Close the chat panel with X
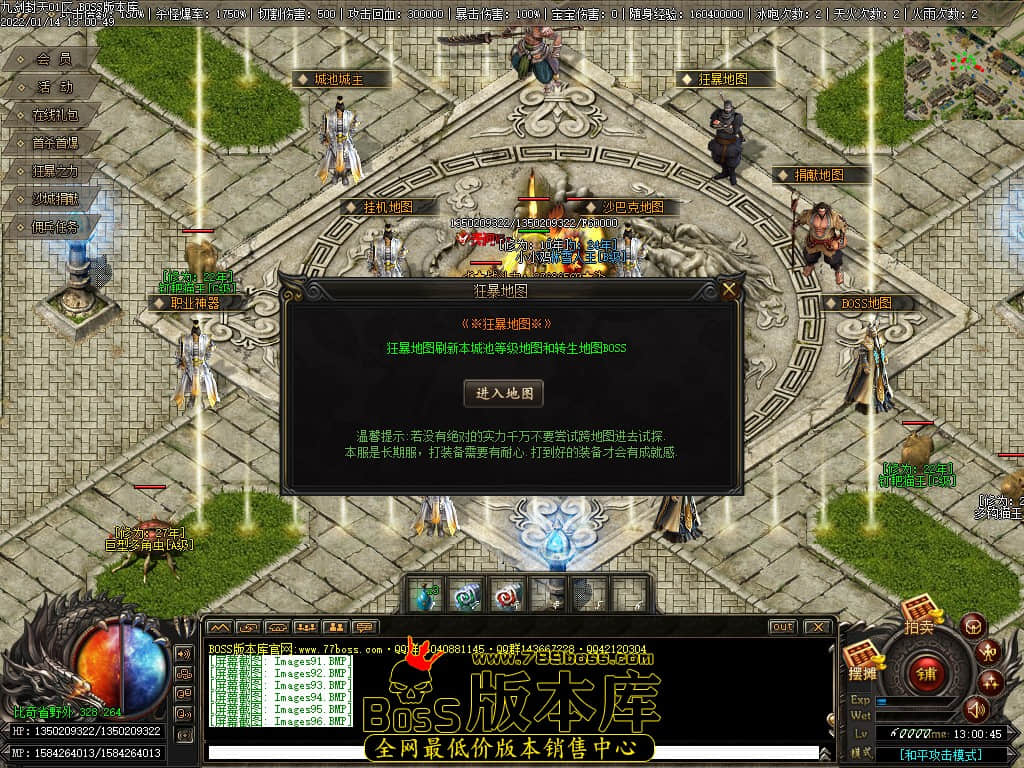1024x768 pixels. (x=817, y=627)
